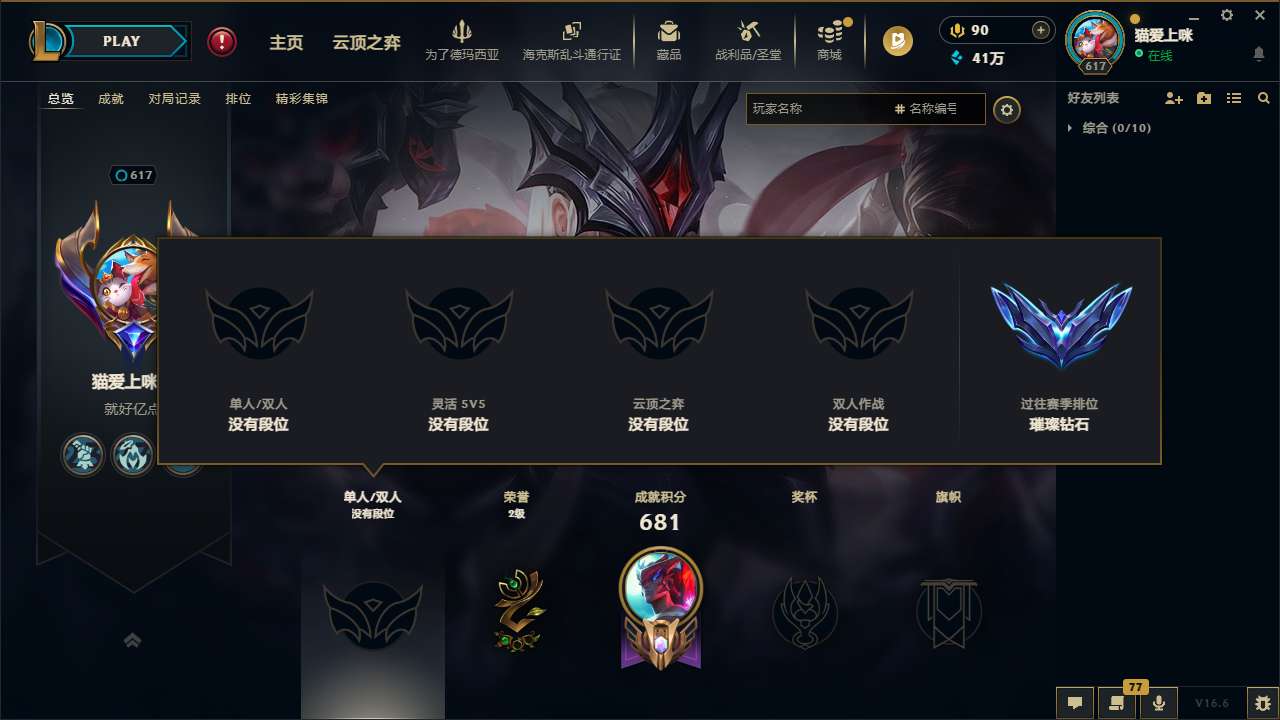
Task: Toggle the friends list view icon
Action: (x=1232, y=97)
